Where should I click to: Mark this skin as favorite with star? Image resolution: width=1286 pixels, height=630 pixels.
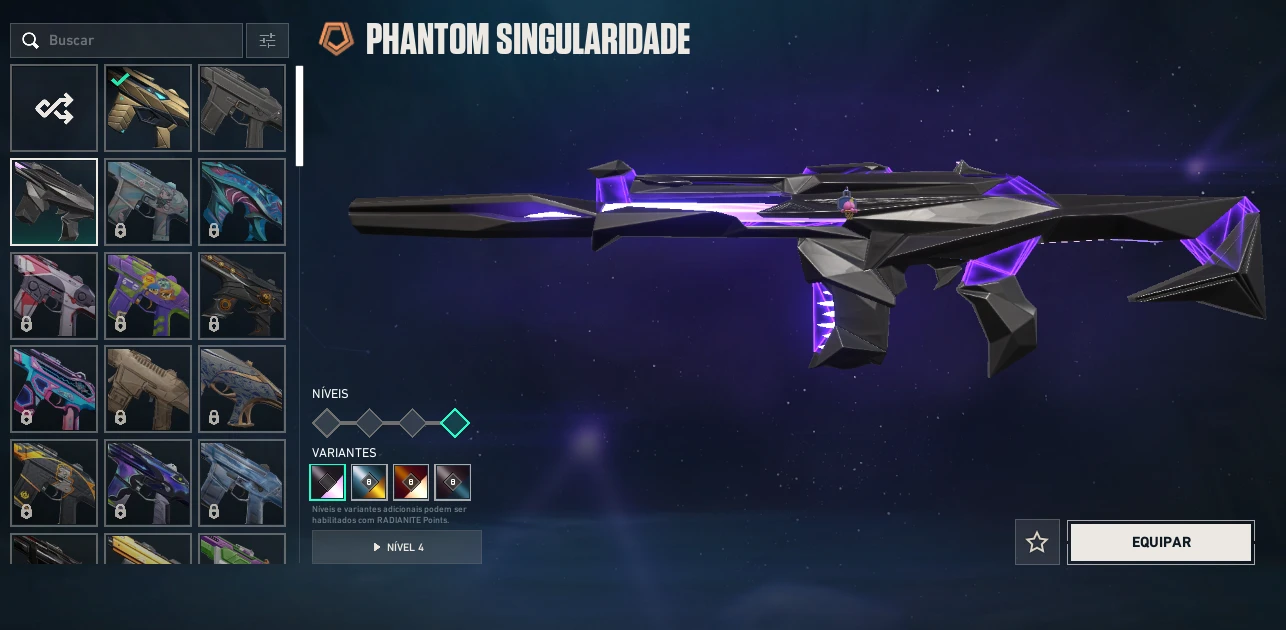[x=1037, y=542]
